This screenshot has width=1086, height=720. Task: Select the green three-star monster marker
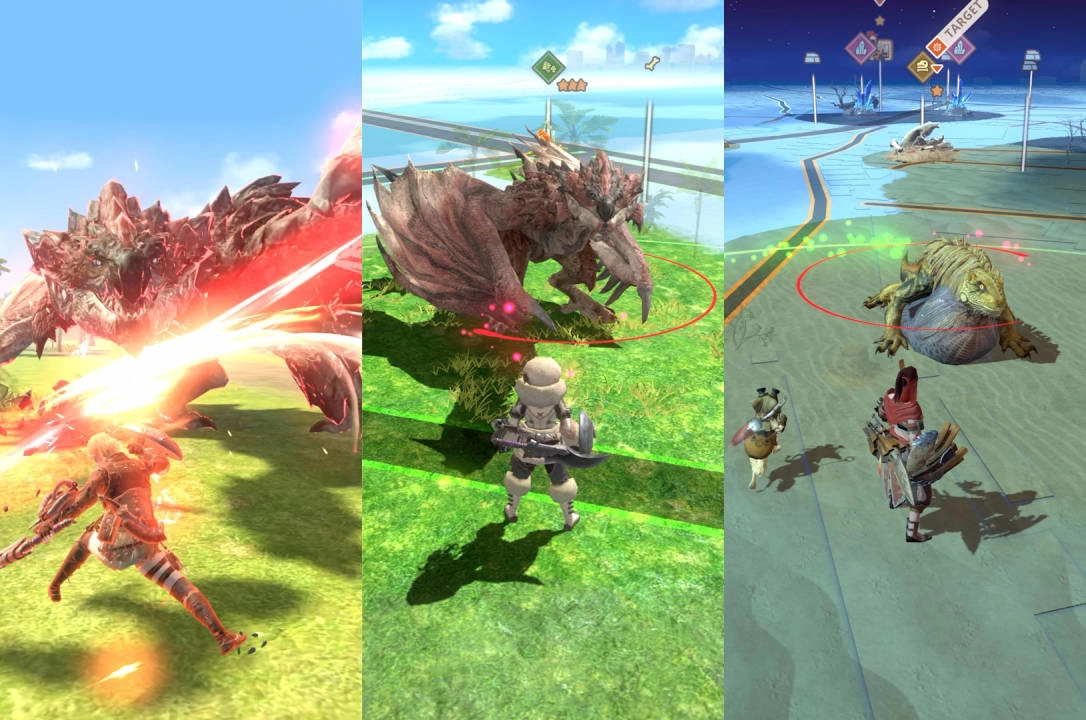coord(548,67)
